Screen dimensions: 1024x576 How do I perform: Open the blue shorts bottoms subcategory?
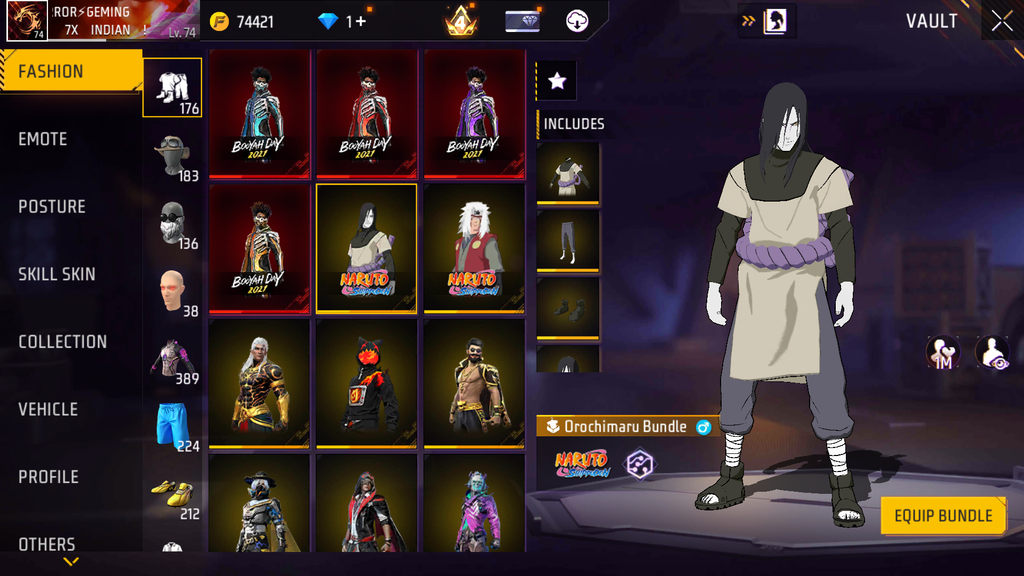(173, 426)
